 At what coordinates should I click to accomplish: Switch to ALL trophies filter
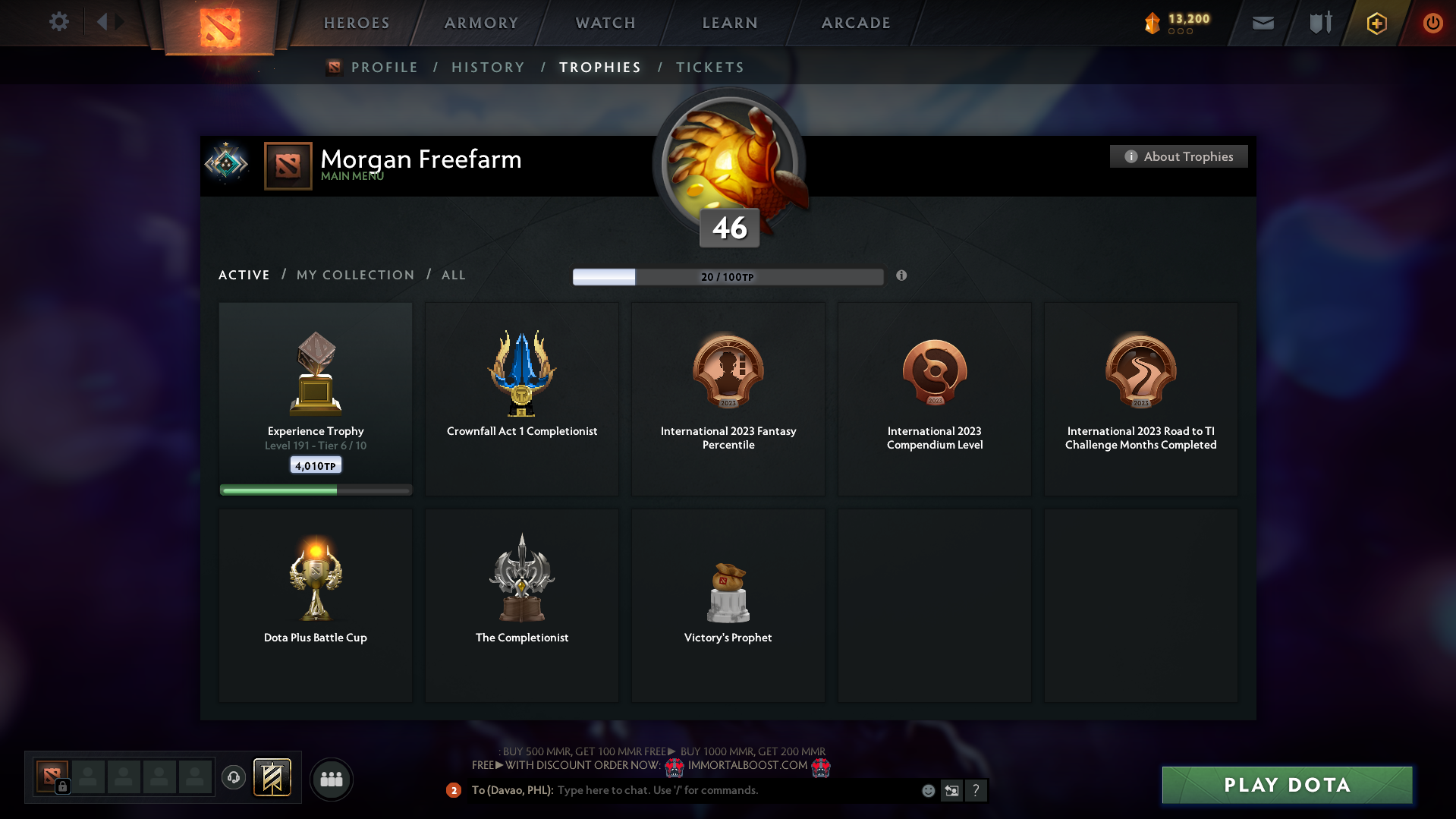(453, 275)
